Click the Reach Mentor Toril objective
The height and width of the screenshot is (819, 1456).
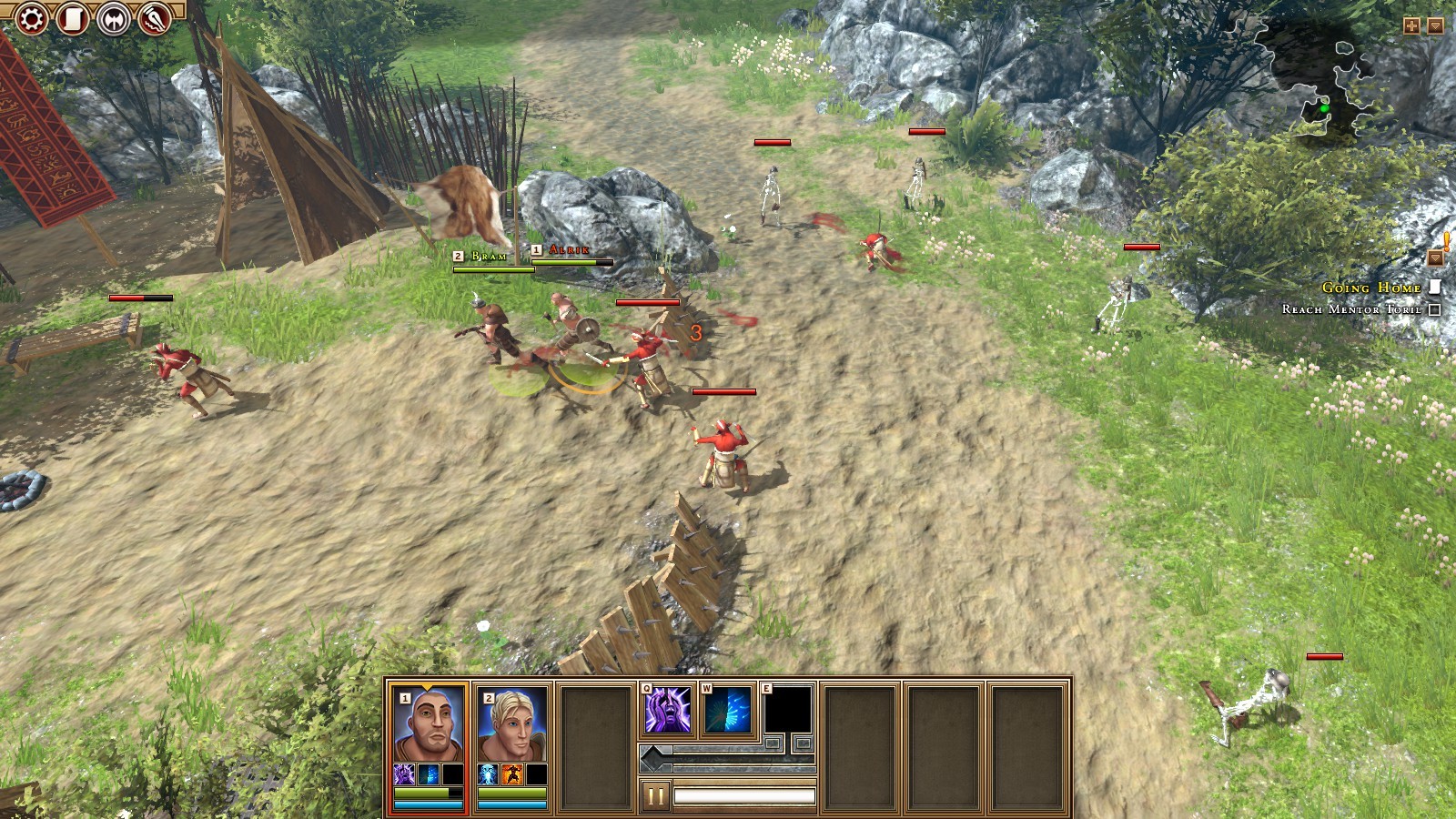[x=1351, y=309]
